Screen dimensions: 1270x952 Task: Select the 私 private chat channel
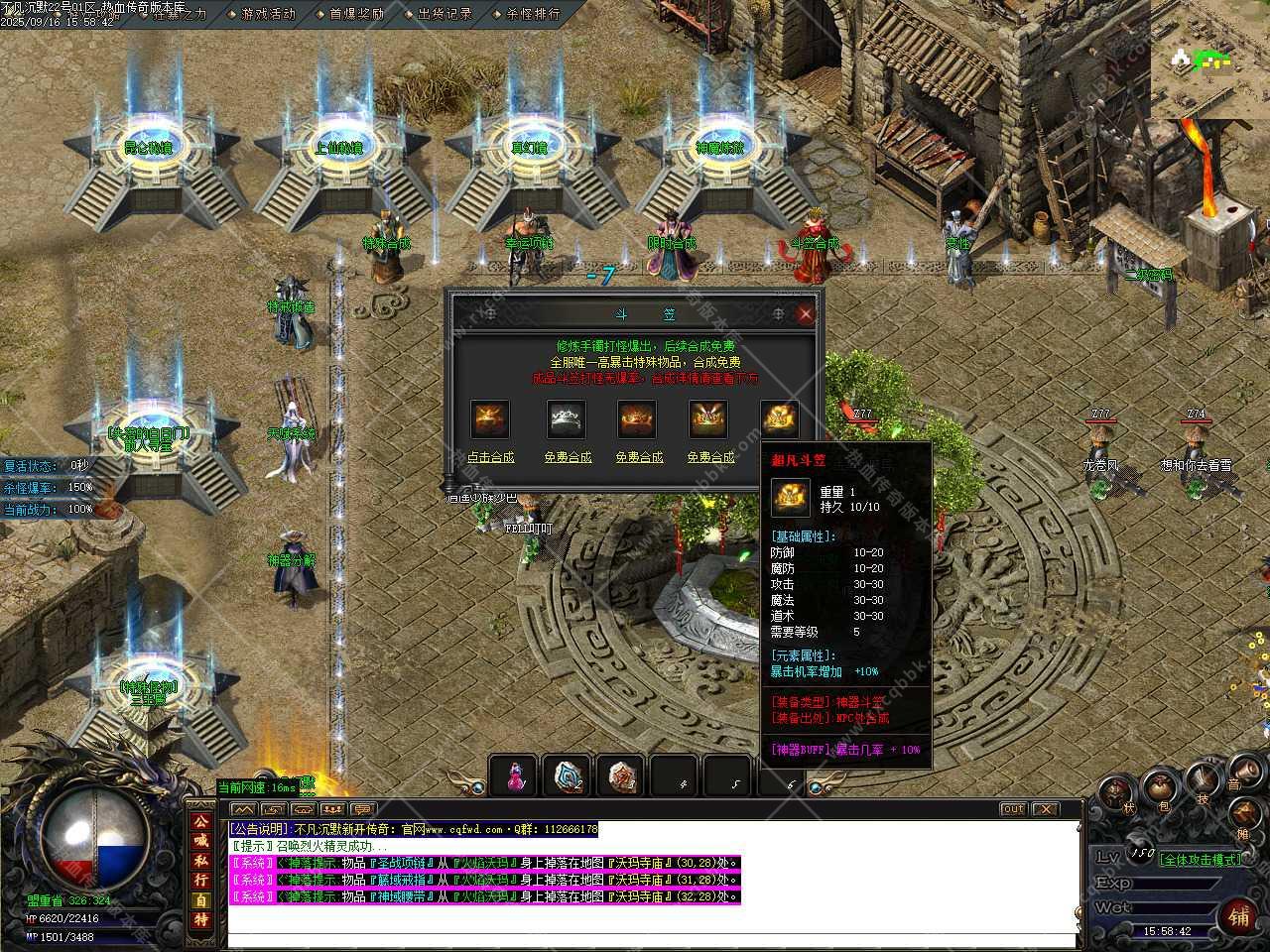[201, 861]
